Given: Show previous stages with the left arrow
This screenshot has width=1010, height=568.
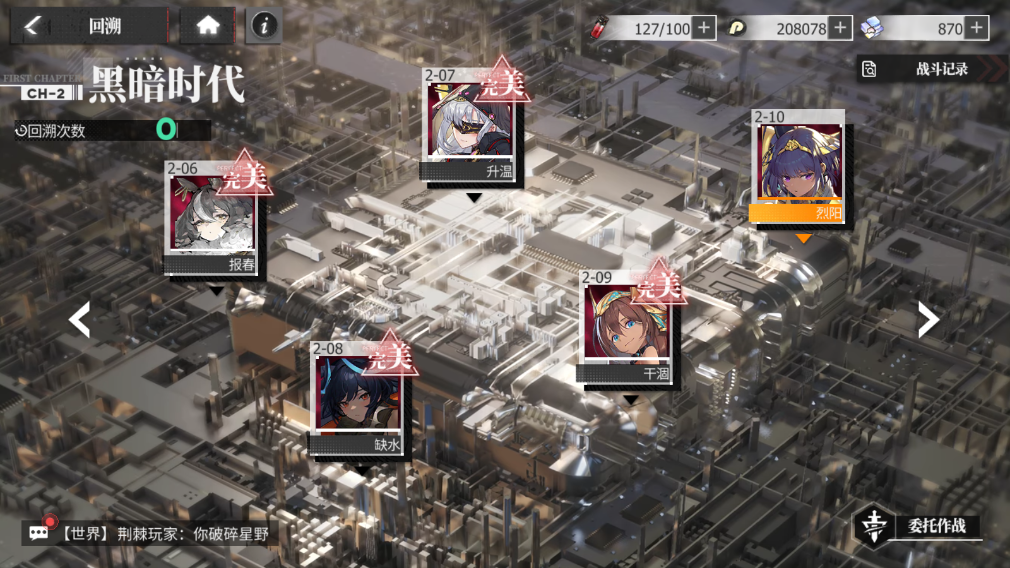Looking at the screenshot, I should pos(79,320).
